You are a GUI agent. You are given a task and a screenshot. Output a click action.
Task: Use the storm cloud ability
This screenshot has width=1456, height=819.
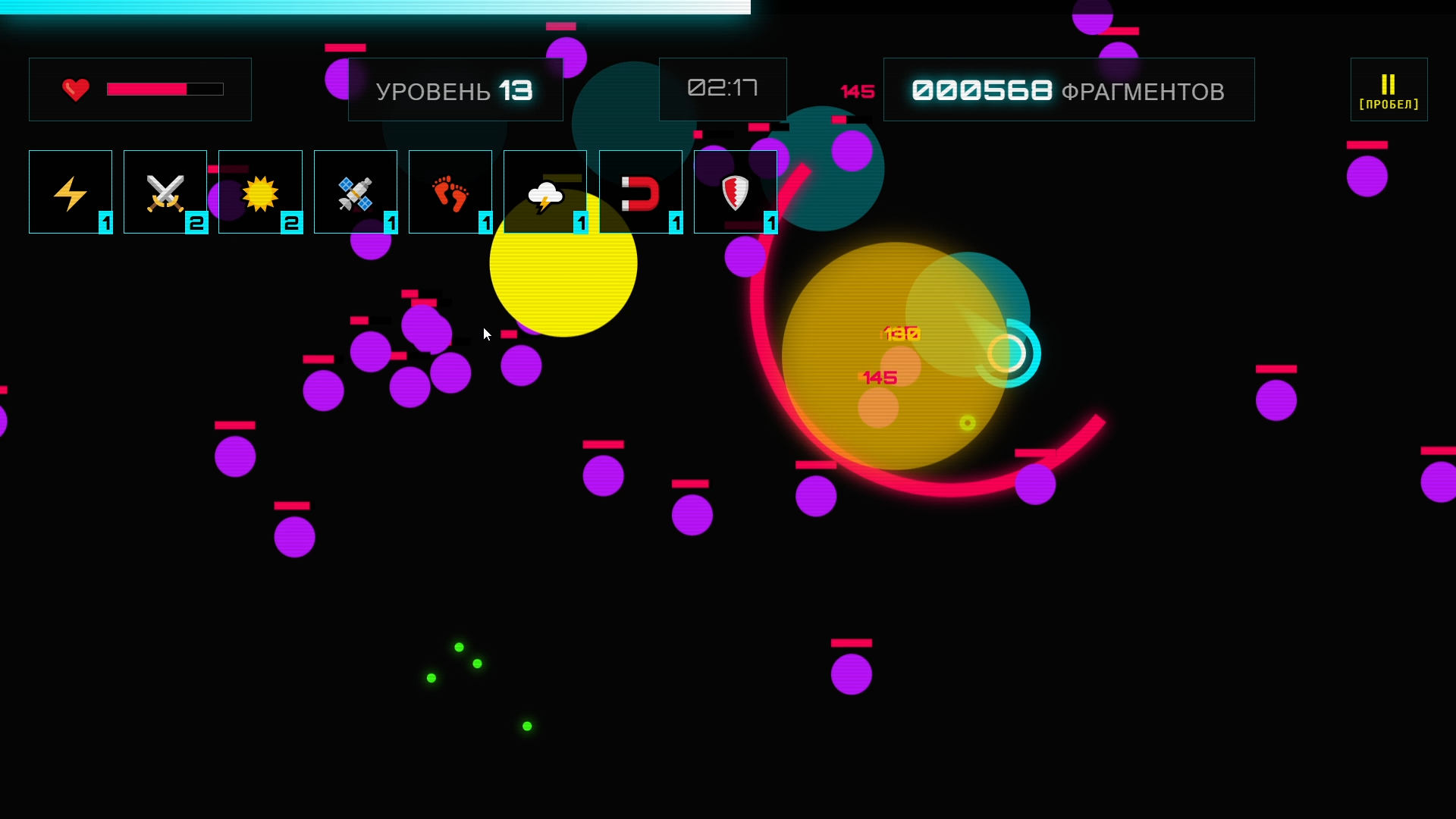[544, 192]
